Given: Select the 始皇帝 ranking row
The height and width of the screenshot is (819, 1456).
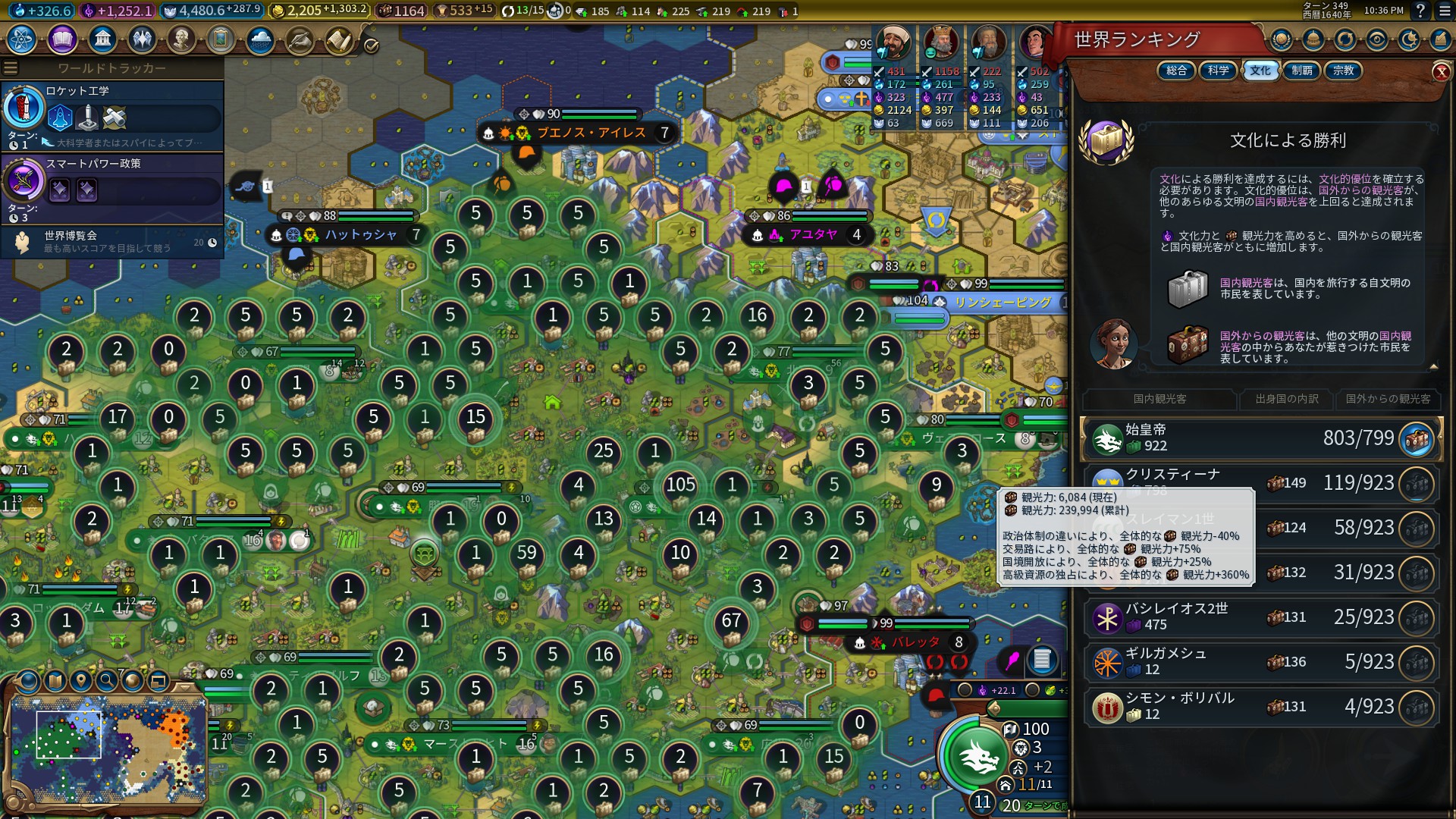Looking at the screenshot, I should point(1259,438).
